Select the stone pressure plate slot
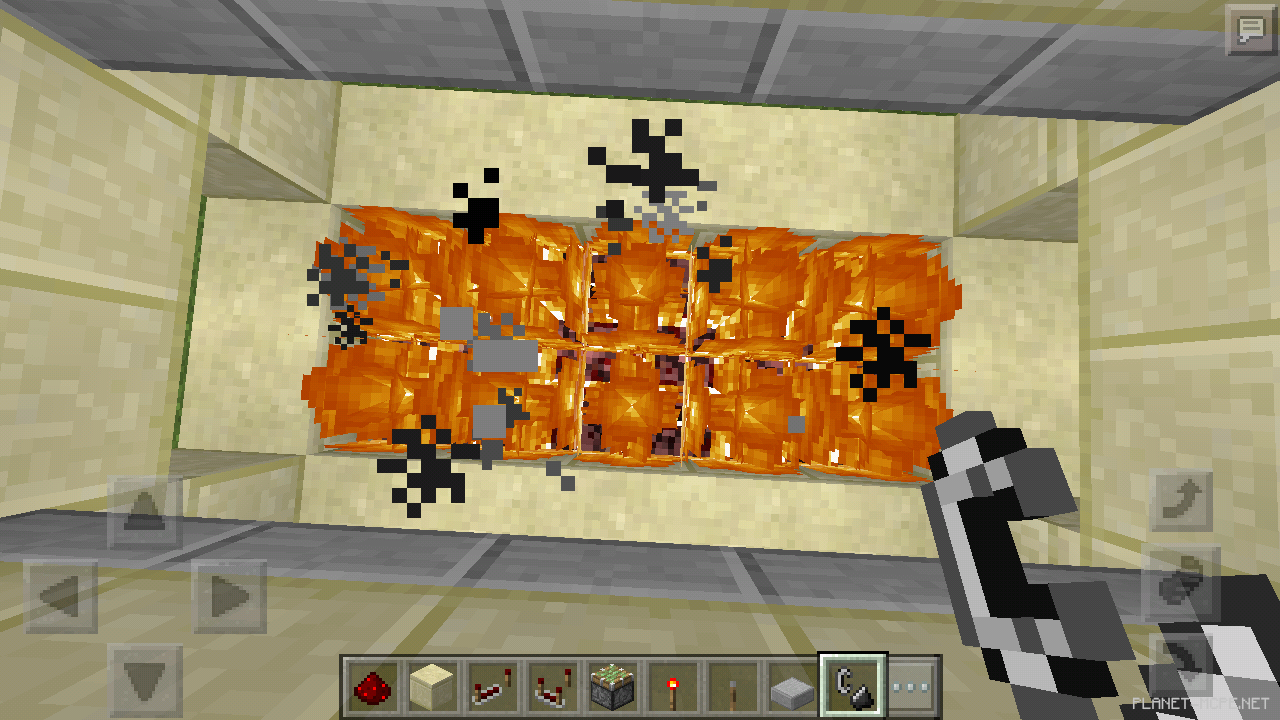The height and width of the screenshot is (720, 1280). (793, 685)
